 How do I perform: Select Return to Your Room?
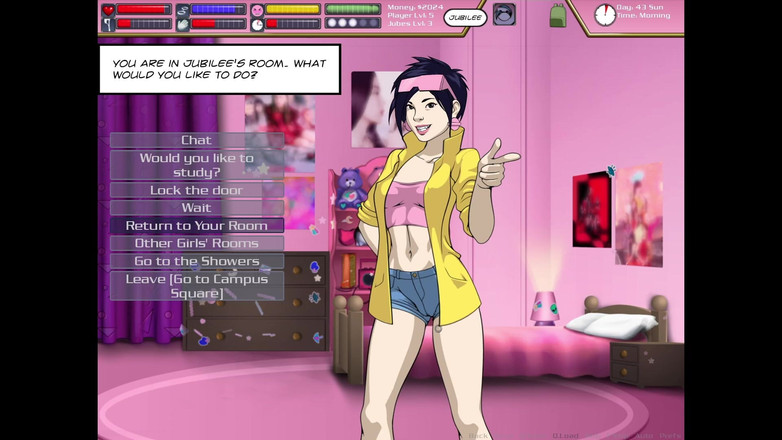(196, 226)
